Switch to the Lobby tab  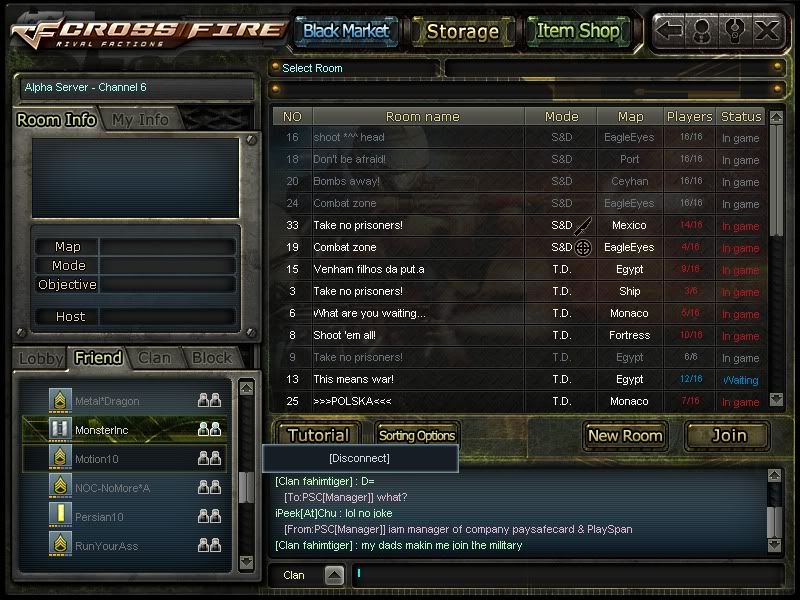[41, 358]
